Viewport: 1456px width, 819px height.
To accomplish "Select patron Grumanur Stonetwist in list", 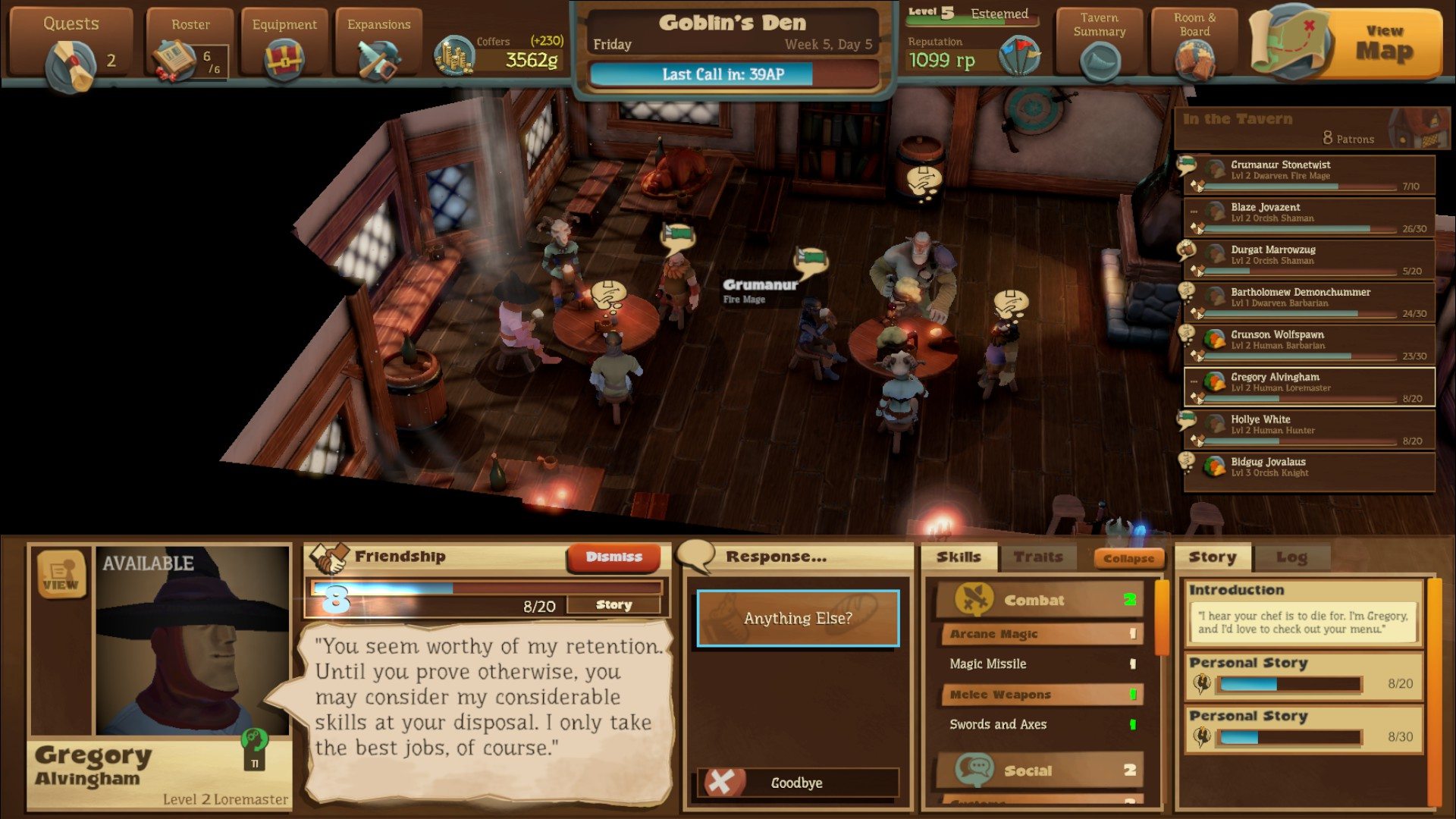I will (1309, 175).
